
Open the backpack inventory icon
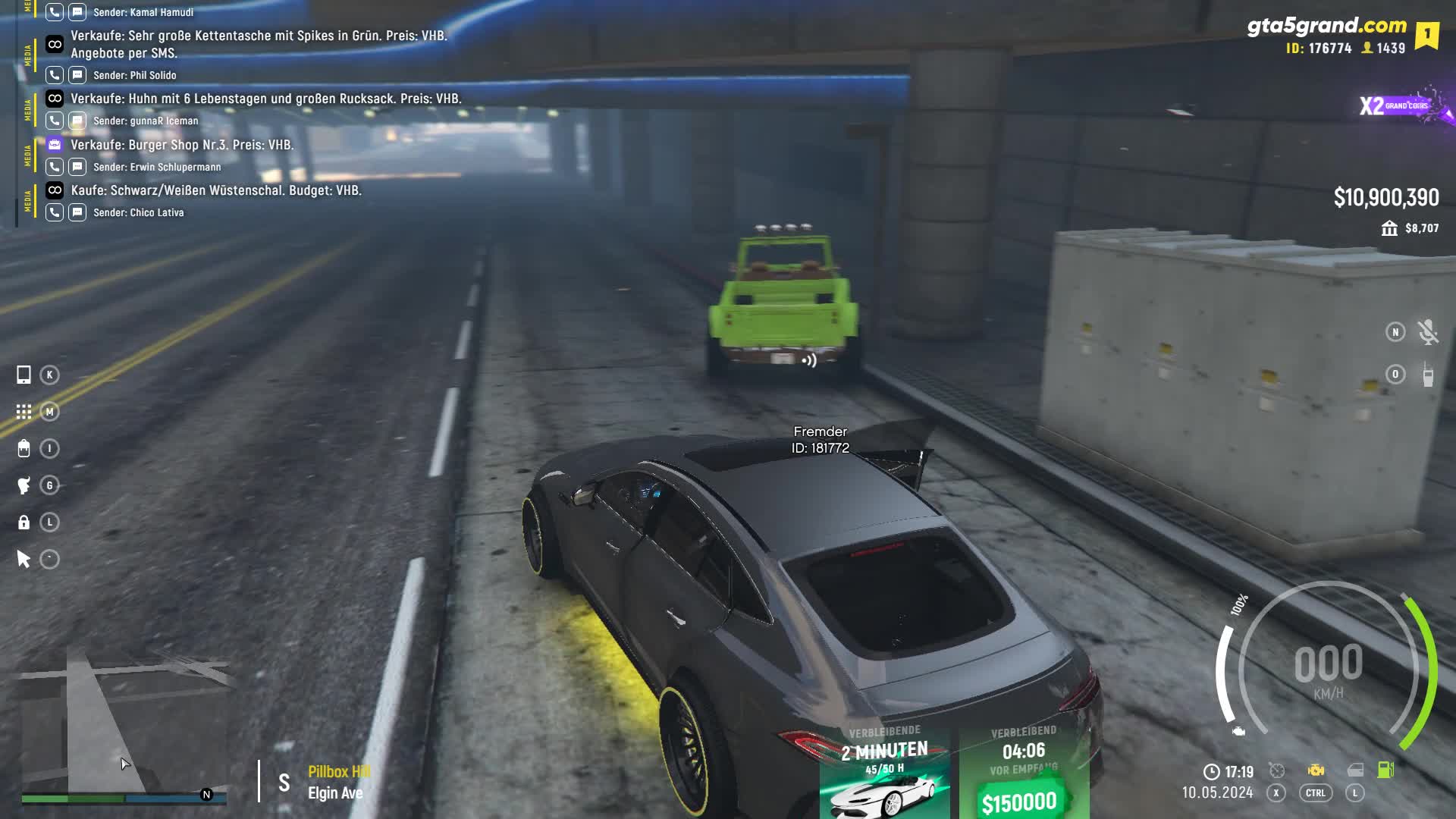click(x=24, y=449)
